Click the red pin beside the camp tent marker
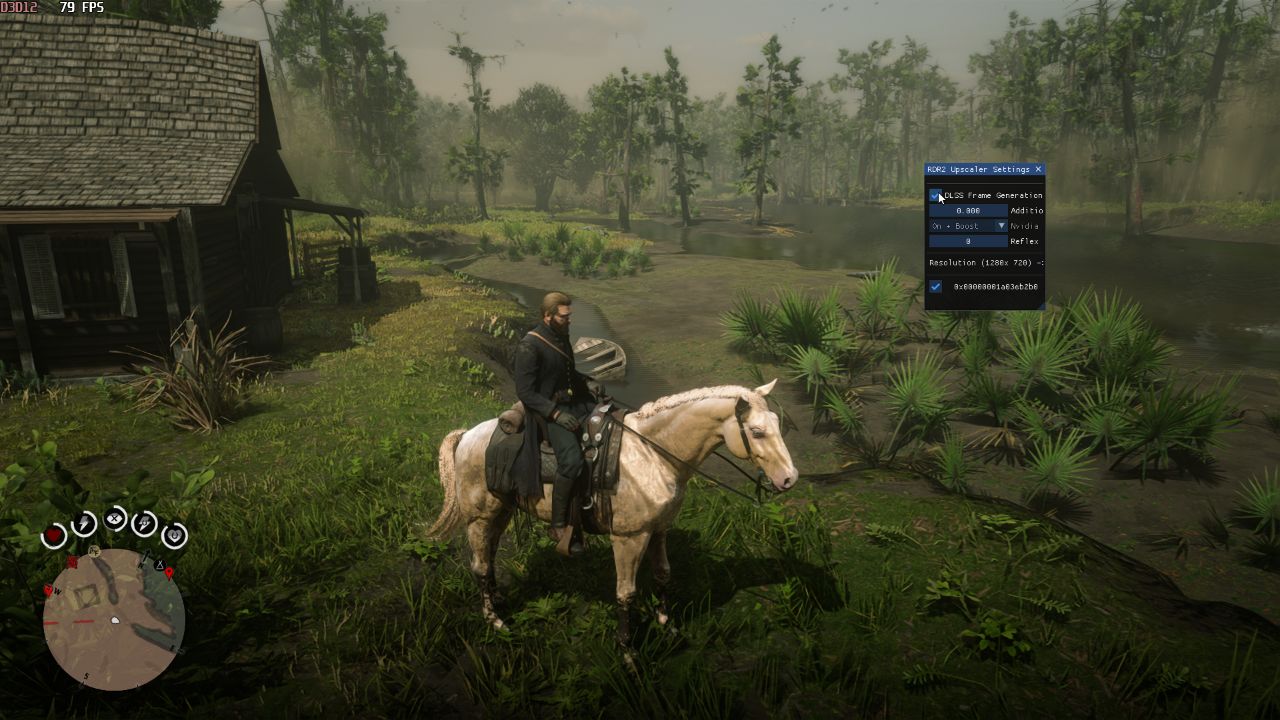Image resolution: width=1280 pixels, height=720 pixels. [x=169, y=573]
